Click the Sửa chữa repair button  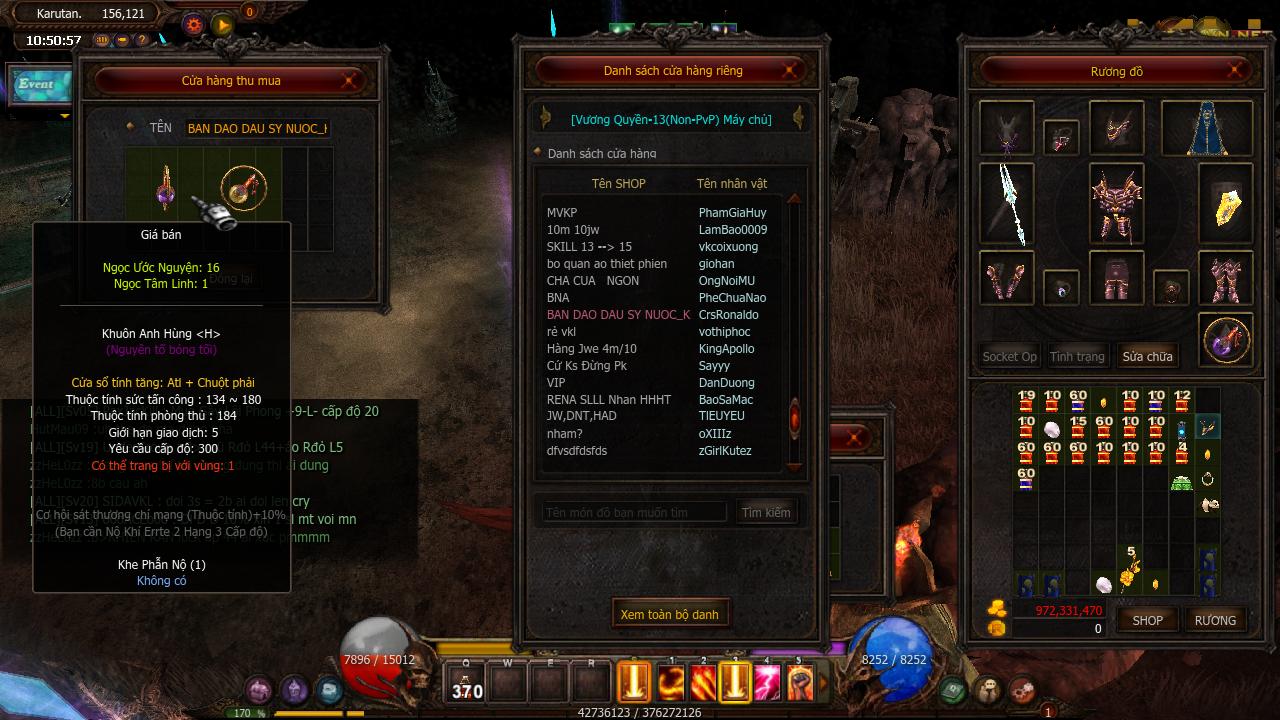tap(1147, 356)
